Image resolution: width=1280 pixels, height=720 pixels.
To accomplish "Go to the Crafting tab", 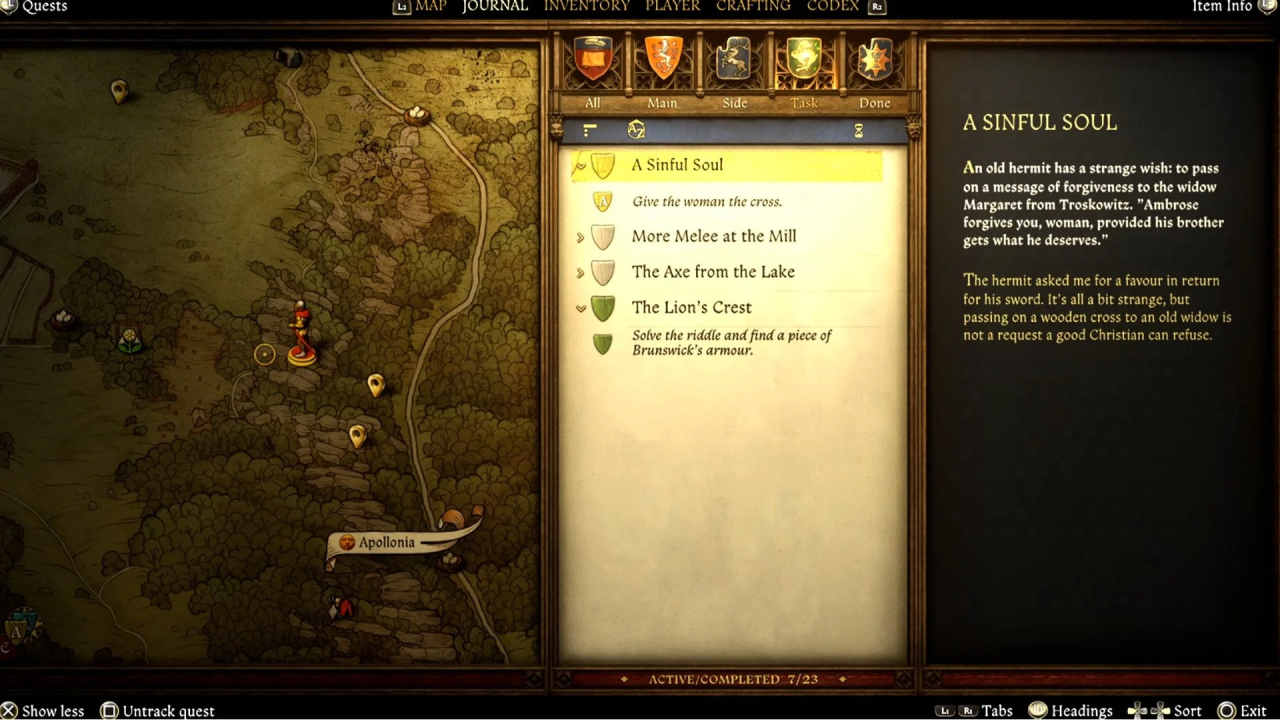I will tap(753, 6).
